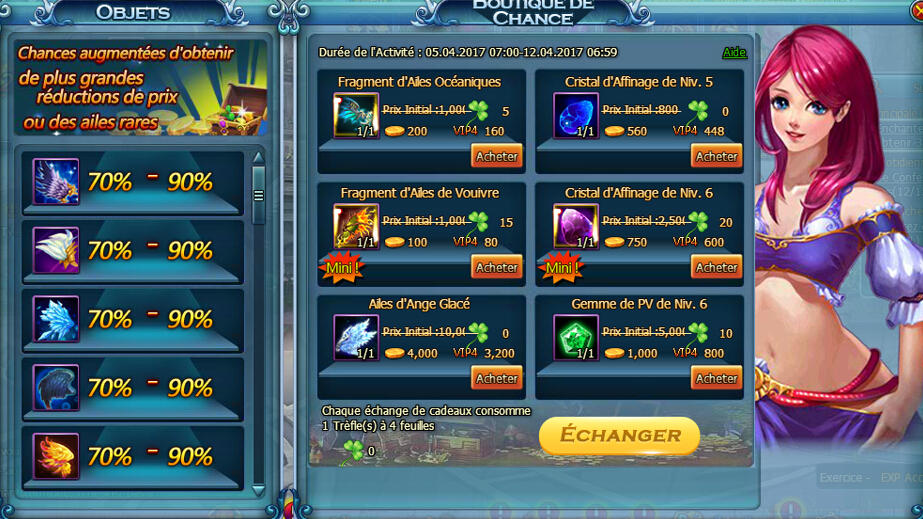Click the scroll-down arrow of the Objets list
This screenshot has width=923, height=519.
click(x=259, y=490)
